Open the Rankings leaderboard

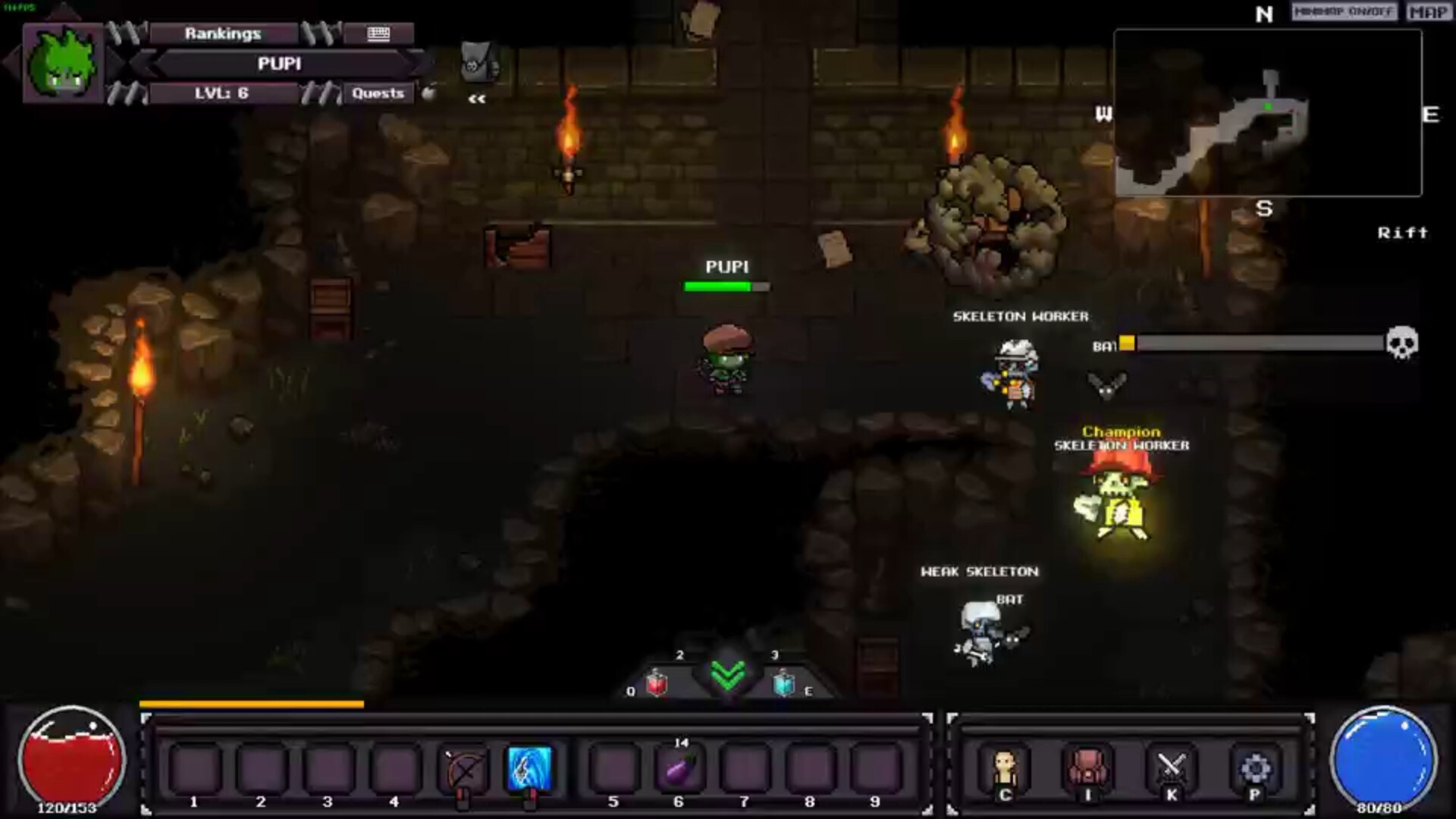point(221,33)
